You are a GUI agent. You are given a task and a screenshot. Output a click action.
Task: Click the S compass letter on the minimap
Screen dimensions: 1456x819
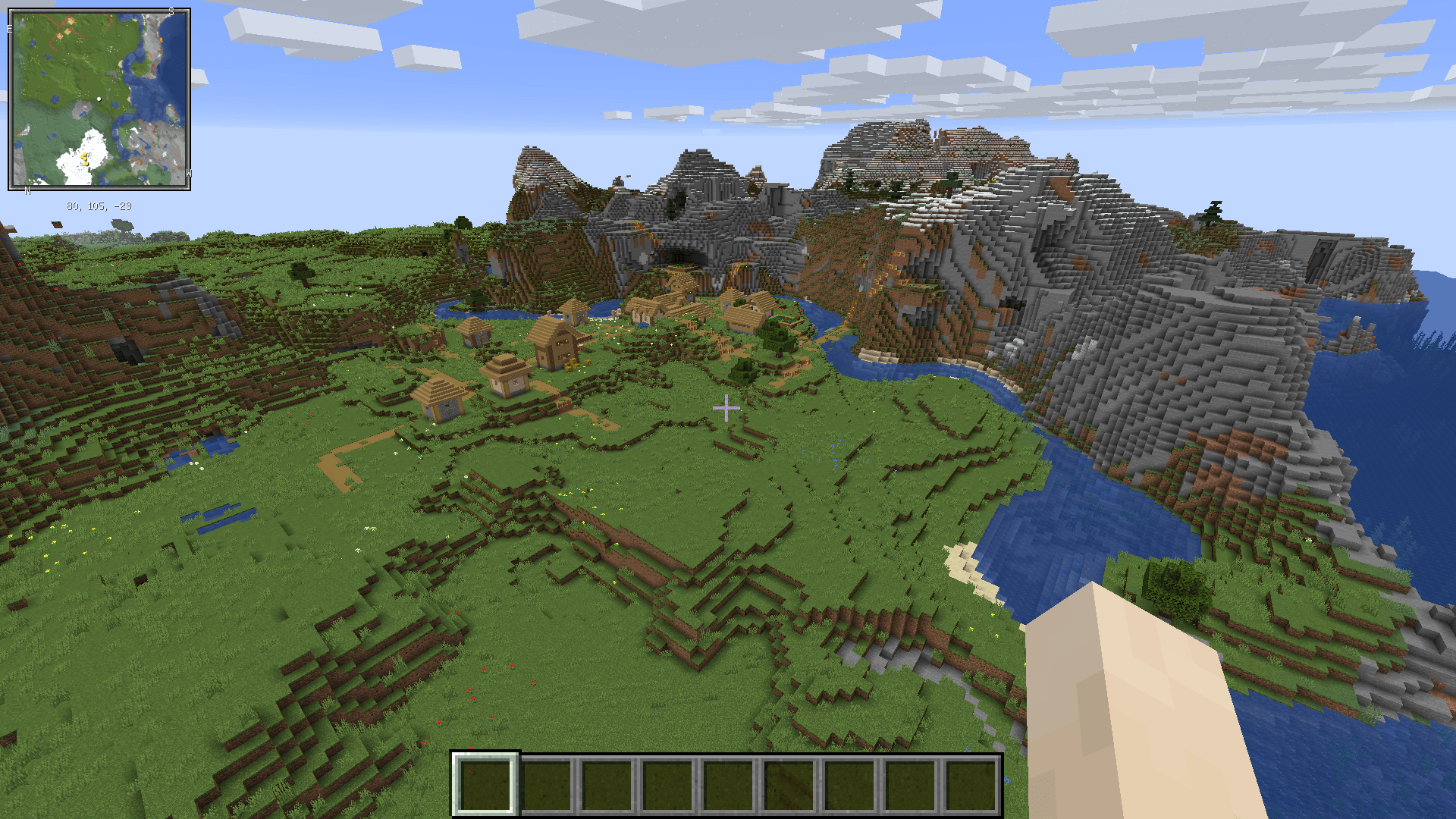tap(171, 11)
